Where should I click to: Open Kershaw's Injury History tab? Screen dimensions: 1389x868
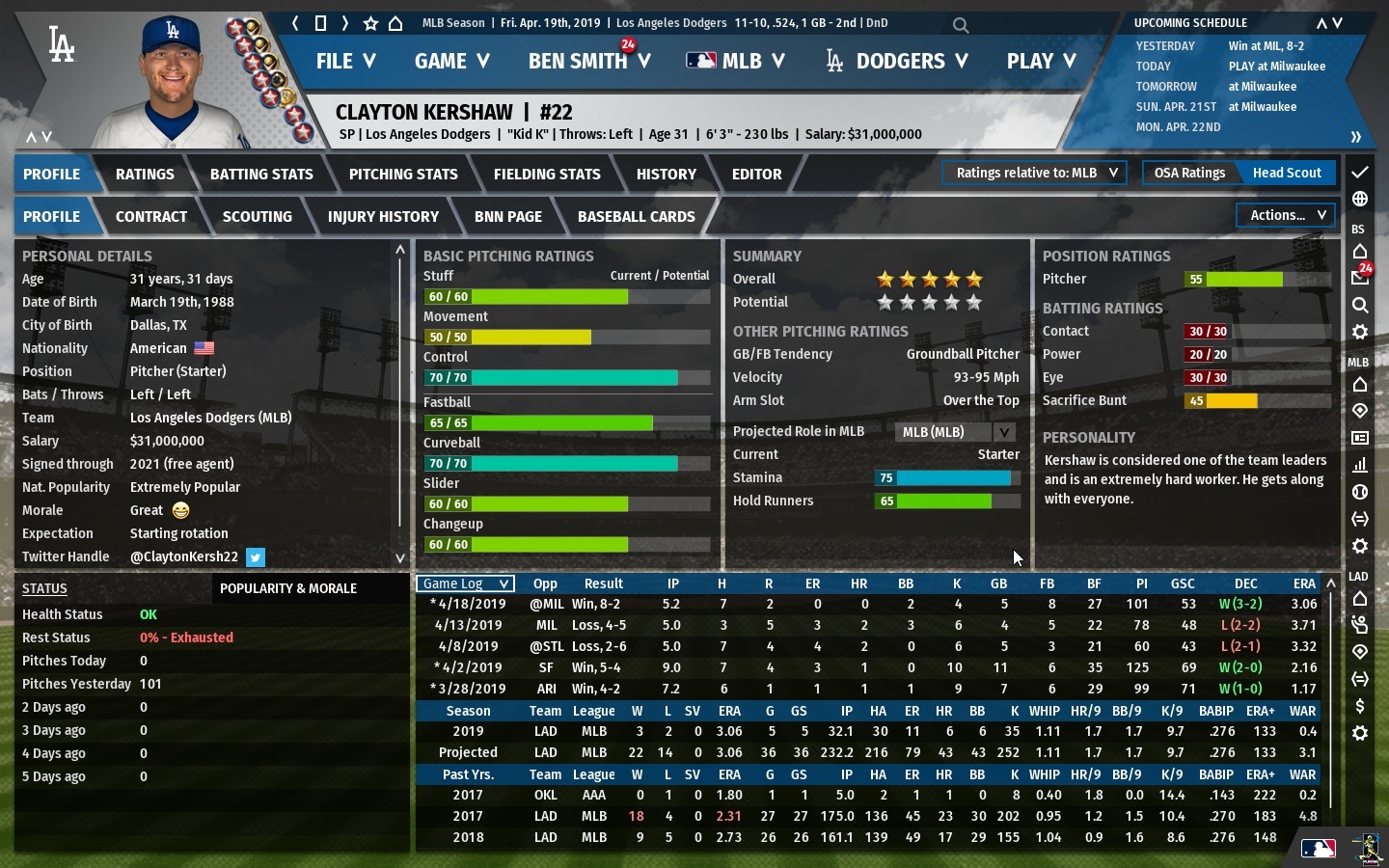pyautogui.click(x=383, y=216)
